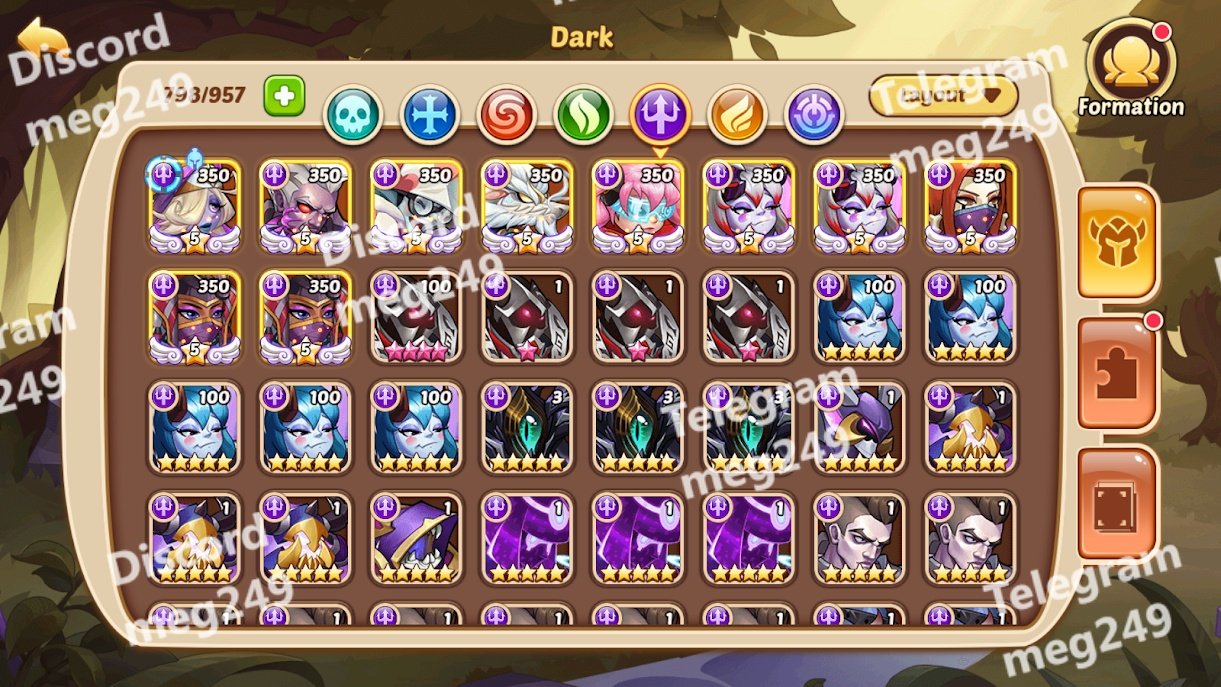Go back using the yellow arrow

point(42,42)
